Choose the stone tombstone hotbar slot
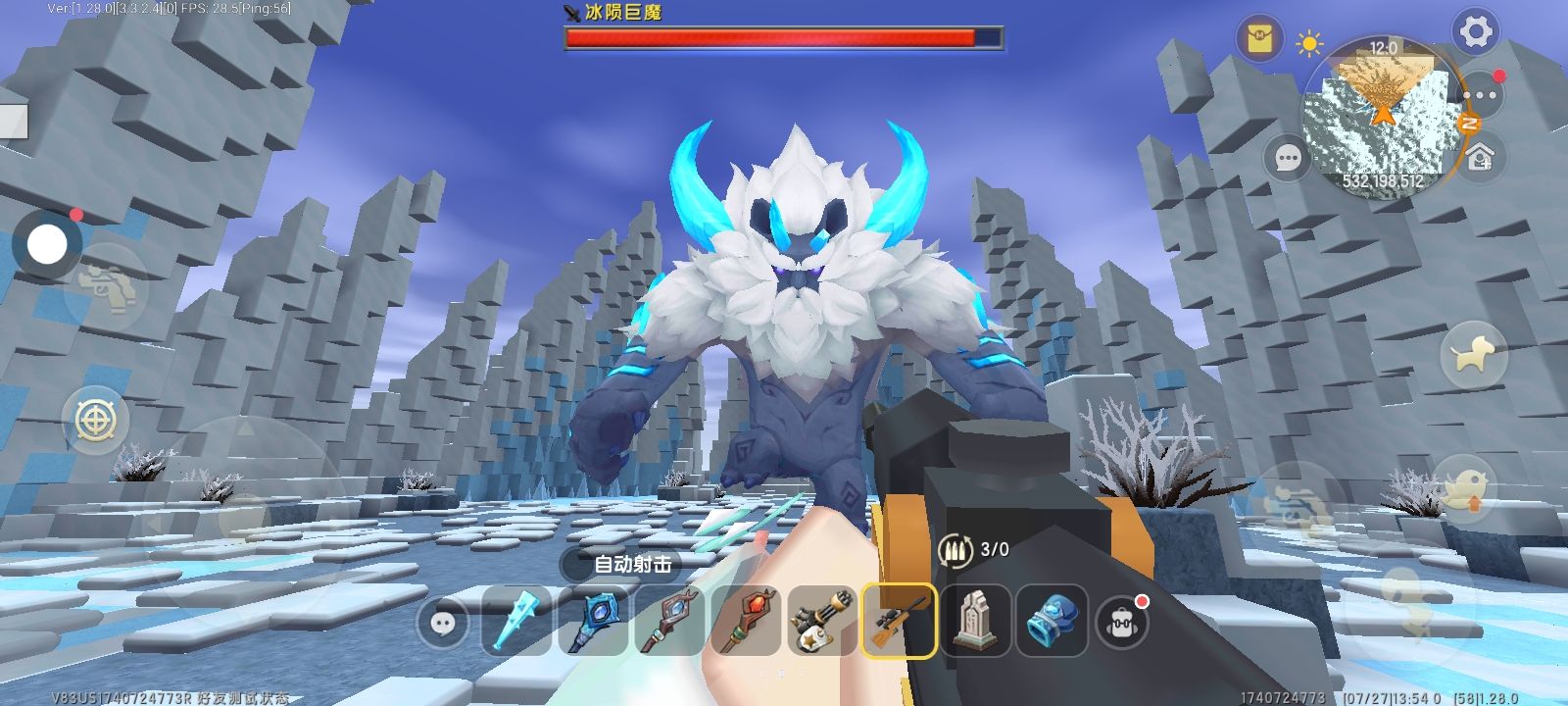Screen dimensions: 1568x706 click(975, 621)
